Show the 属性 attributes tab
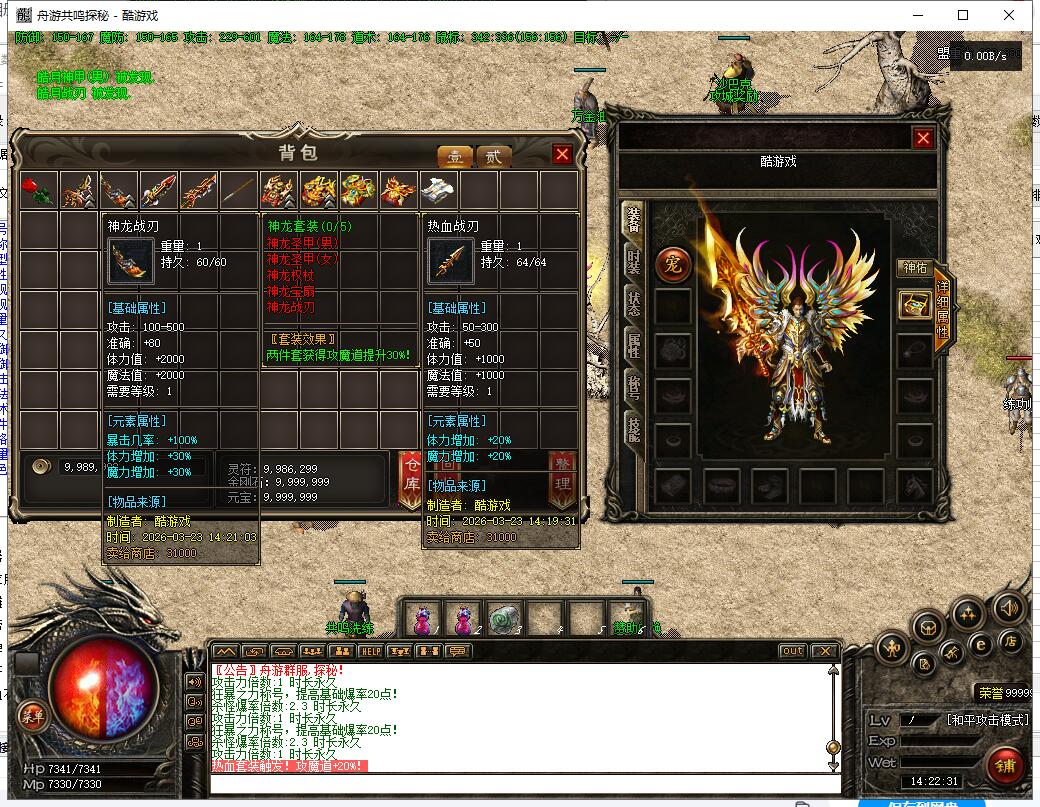Viewport: 1040px width, 807px height. click(633, 346)
